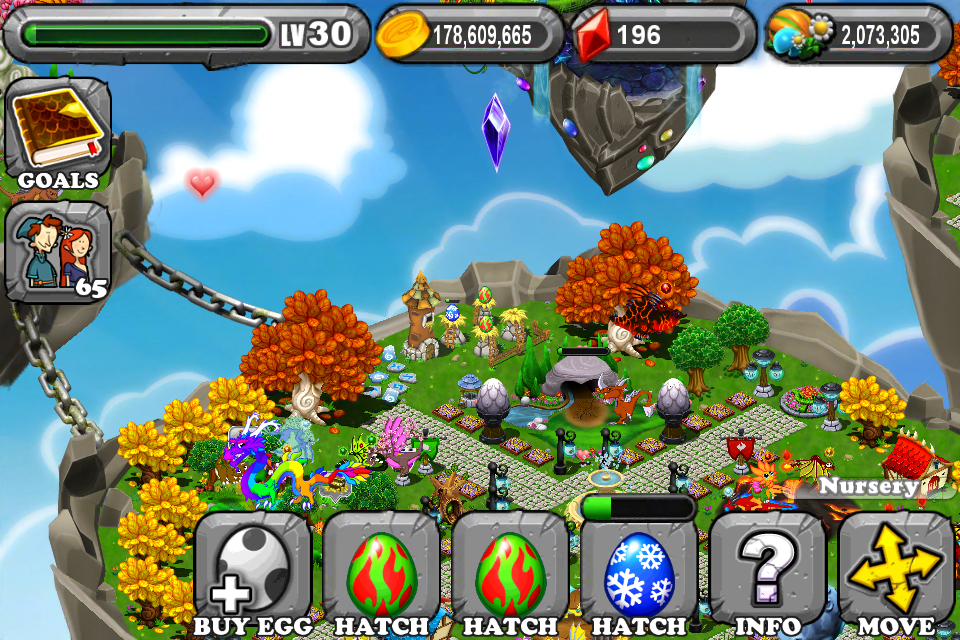Image resolution: width=960 pixels, height=640 pixels.
Task: Hatch the blue snowflake egg
Action: pyautogui.click(x=639, y=575)
